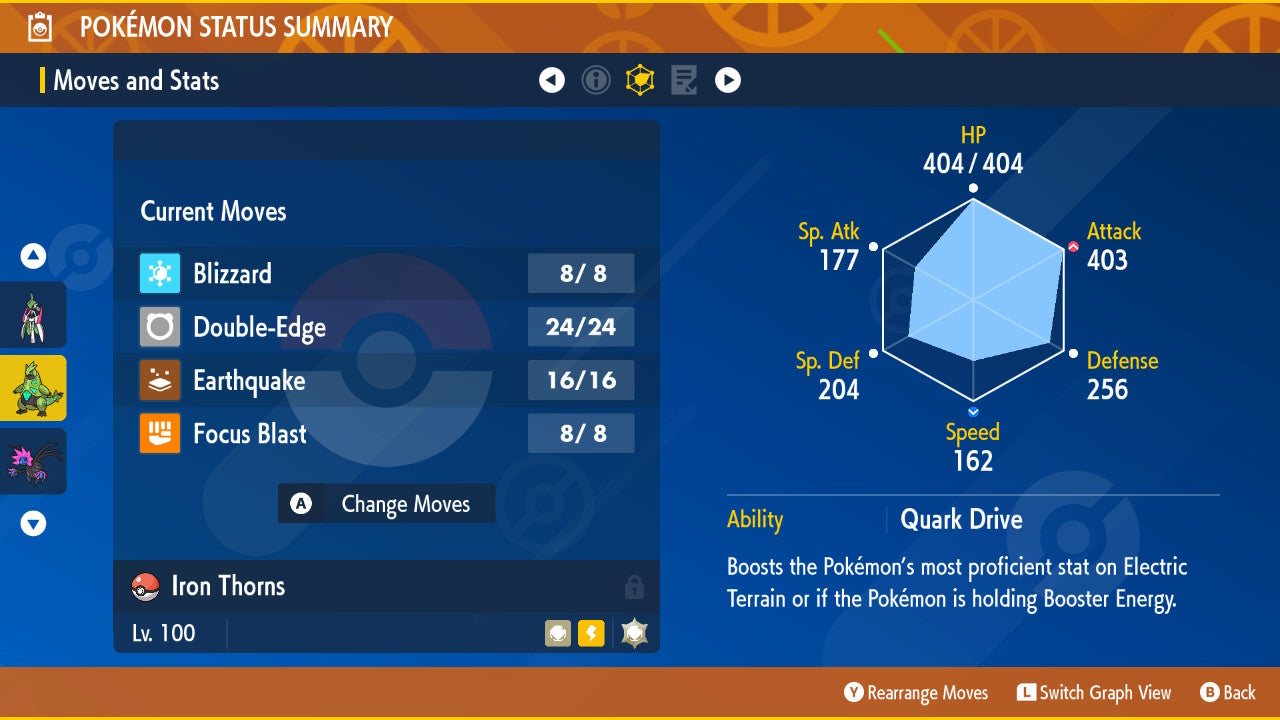
Task: Open the Tera type hexagon view
Action: pyautogui.click(x=640, y=80)
